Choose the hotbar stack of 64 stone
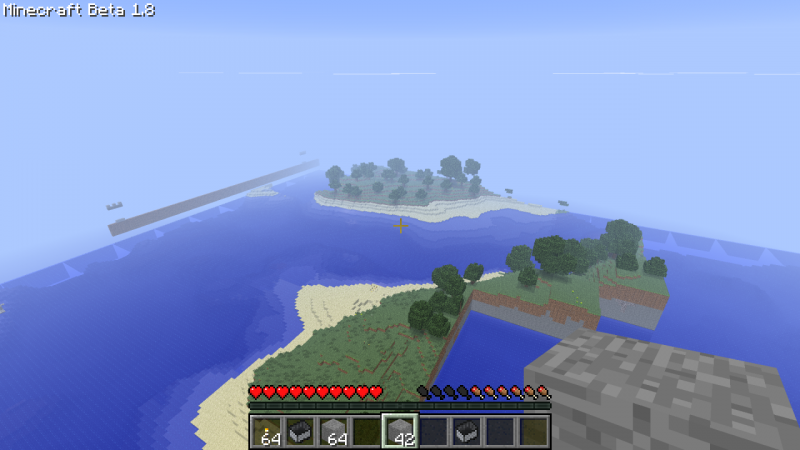Screen dimensions: 800x450 coord(333,431)
